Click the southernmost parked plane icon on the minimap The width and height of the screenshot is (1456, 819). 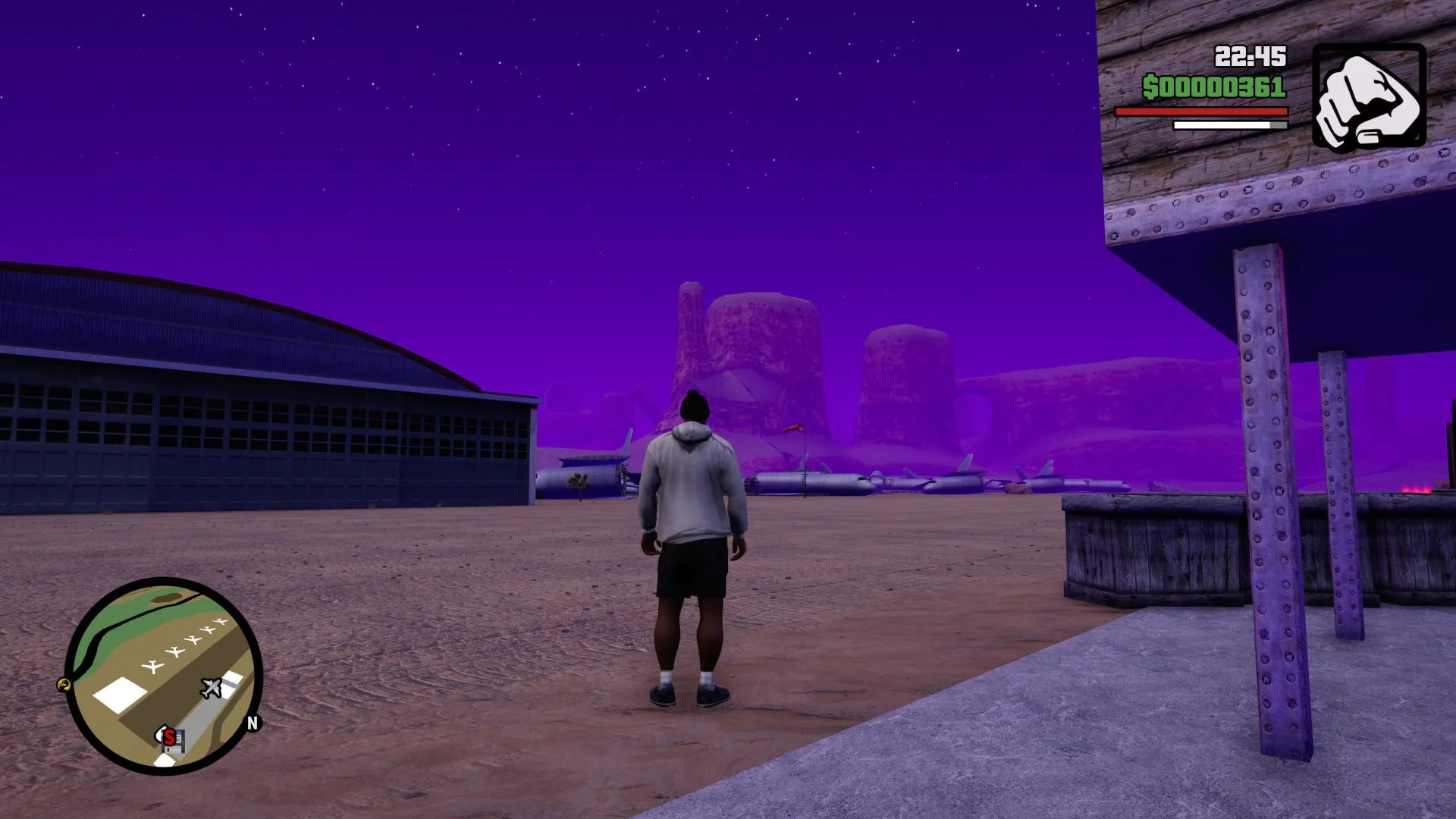pos(153,665)
